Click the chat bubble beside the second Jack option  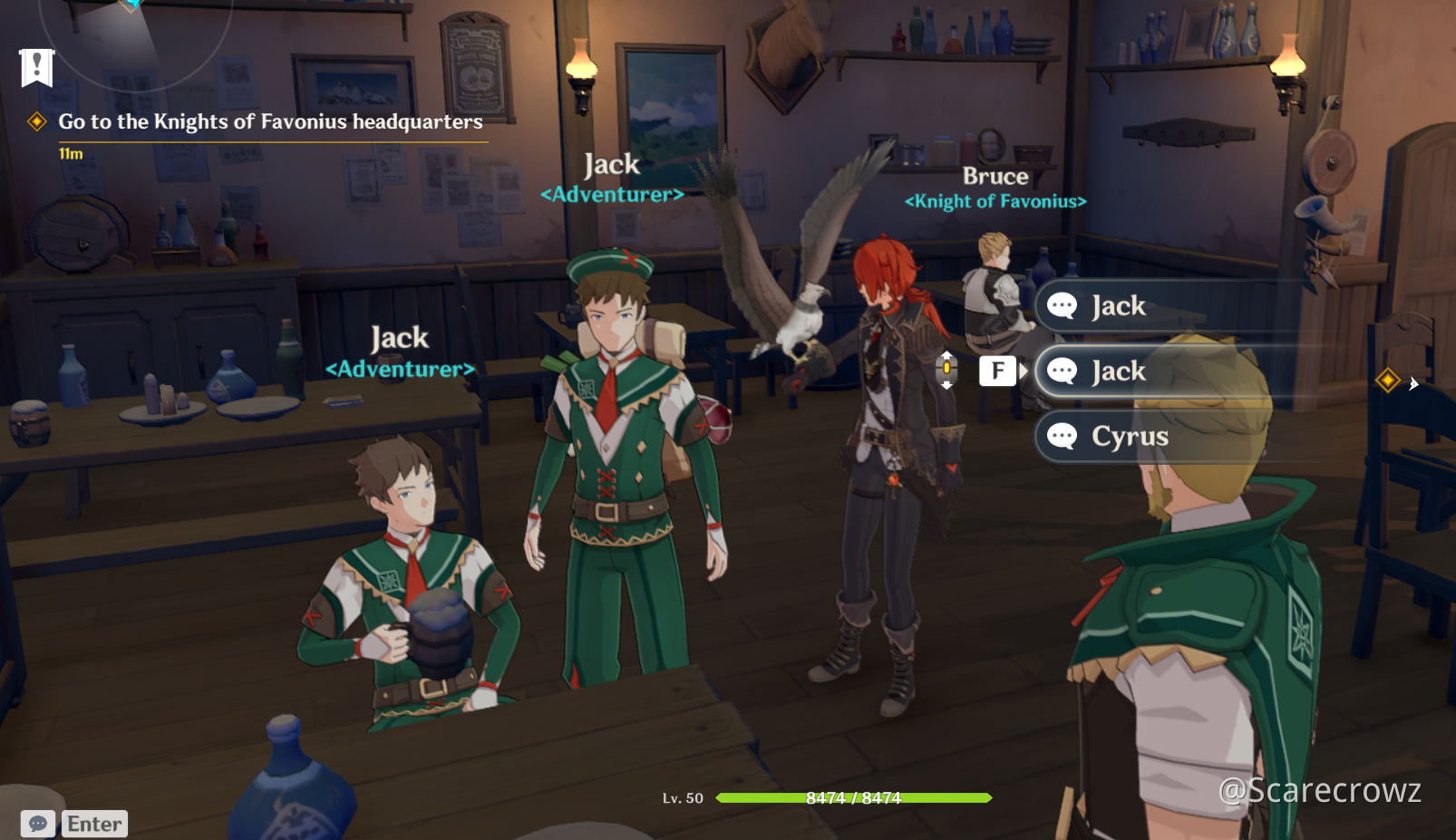click(1063, 371)
